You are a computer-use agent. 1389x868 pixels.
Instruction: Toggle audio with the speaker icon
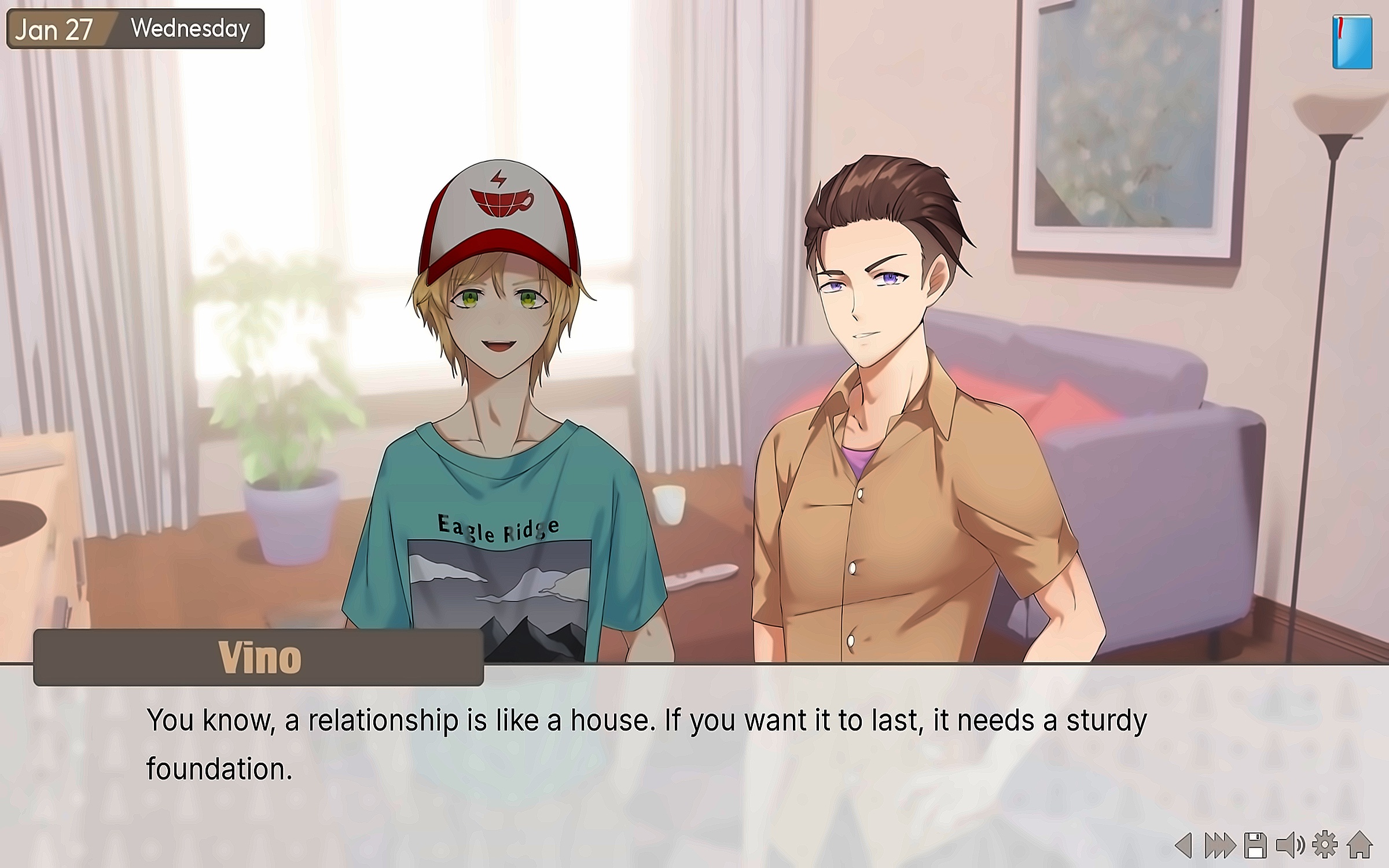pos(1290,845)
